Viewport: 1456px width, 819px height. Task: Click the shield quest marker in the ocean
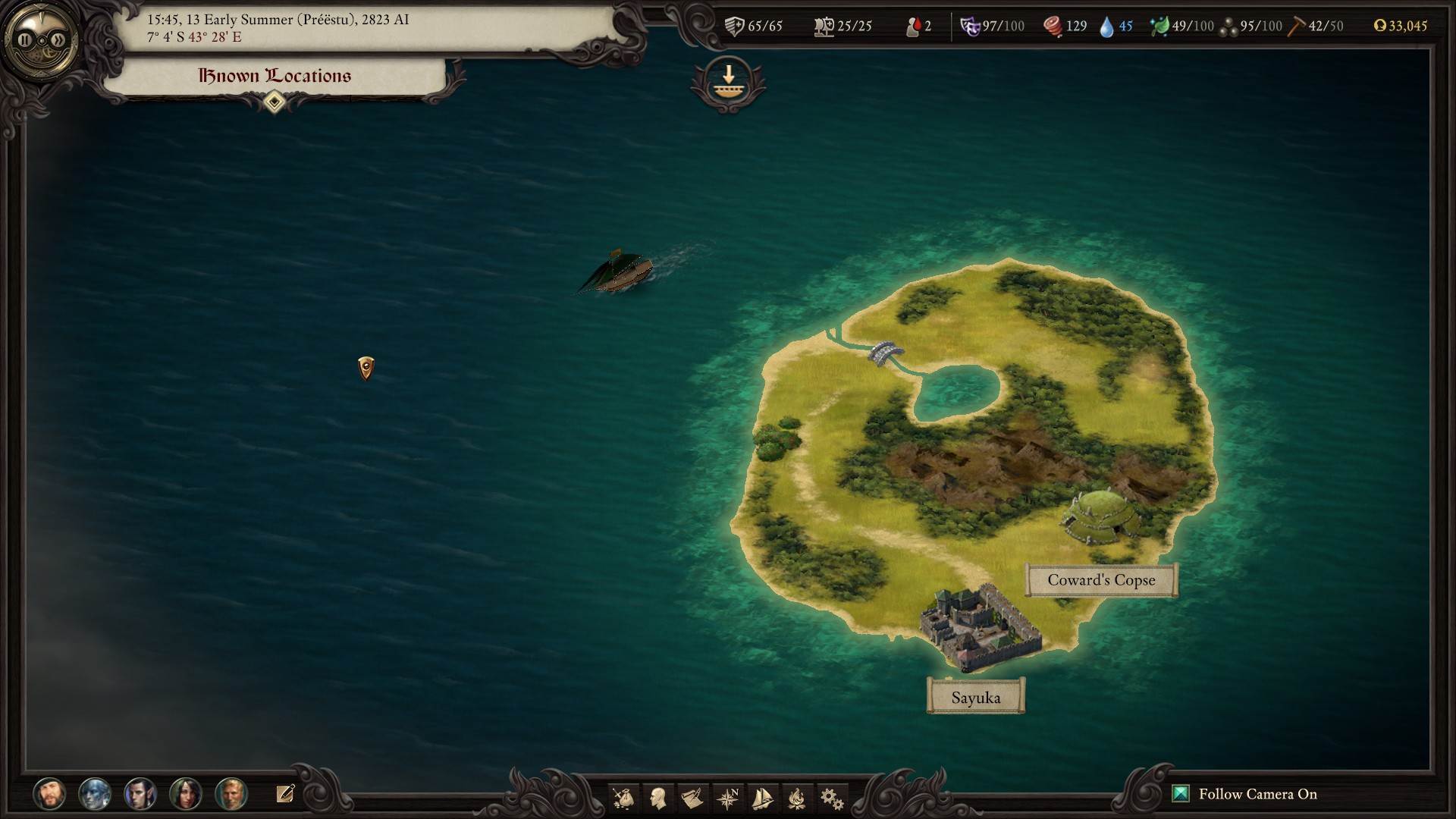[366, 368]
